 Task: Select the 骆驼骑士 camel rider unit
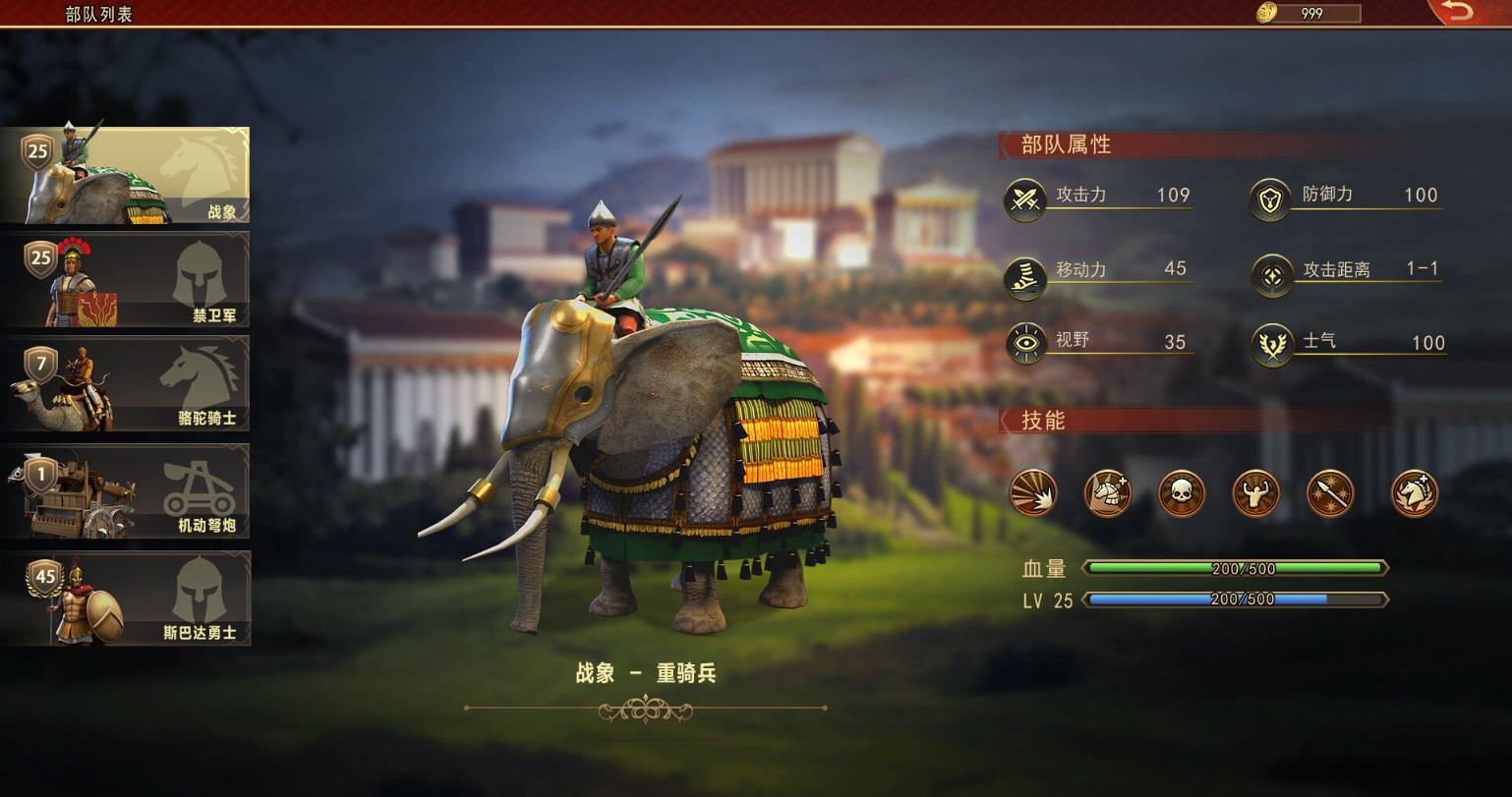pyautogui.click(x=126, y=385)
